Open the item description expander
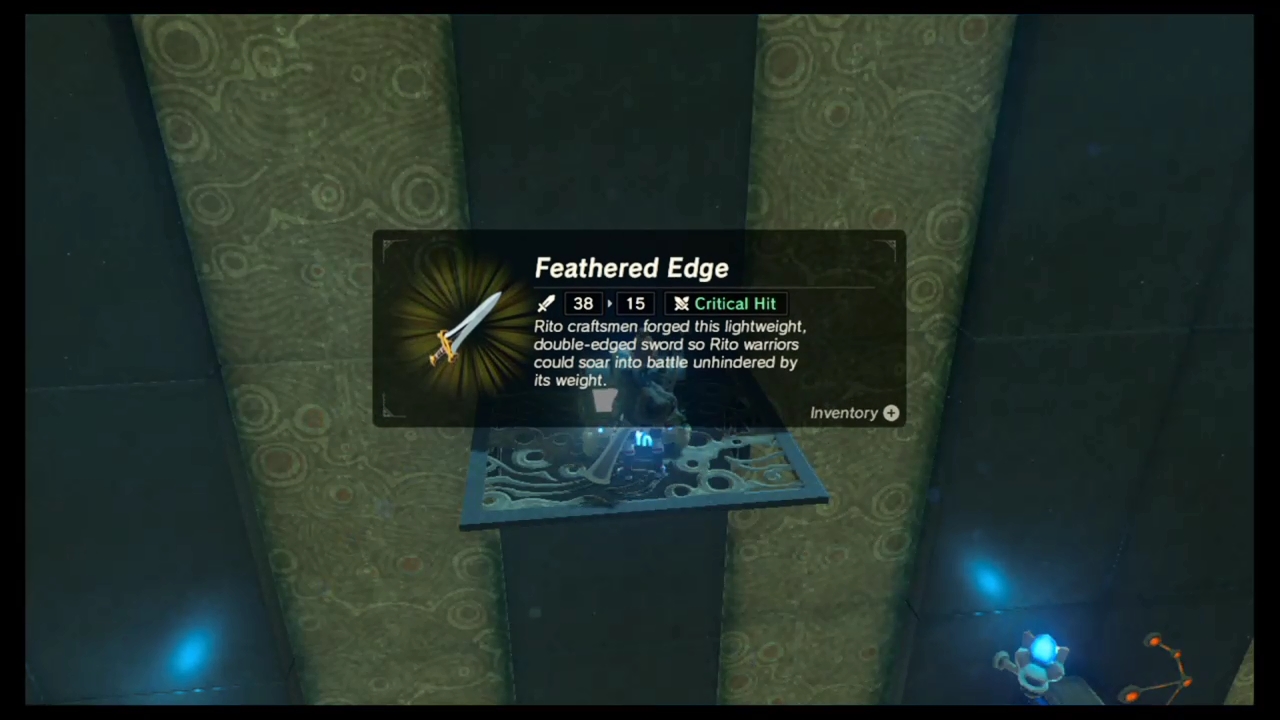The width and height of the screenshot is (1280, 720). pyautogui.click(x=670, y=353)
